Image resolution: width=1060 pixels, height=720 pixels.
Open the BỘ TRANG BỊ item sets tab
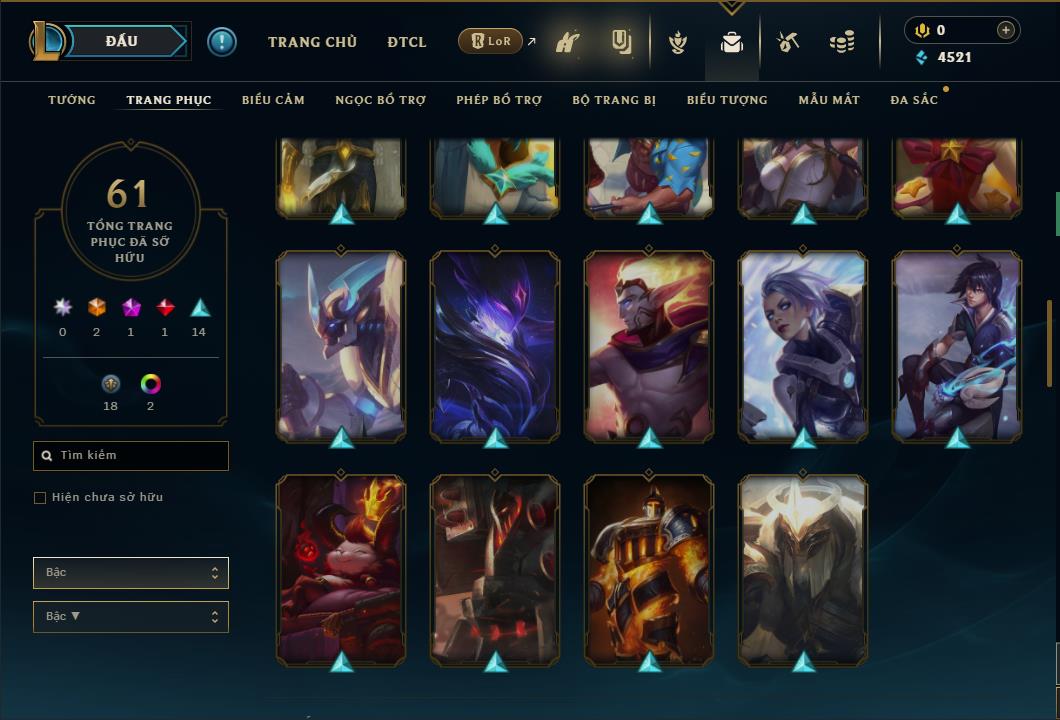point(614,100)
